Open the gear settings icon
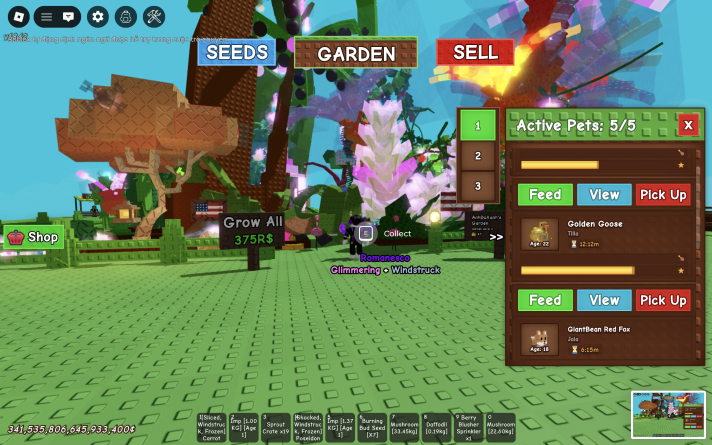Screen dimensions: 712x445 coord(97,16)
